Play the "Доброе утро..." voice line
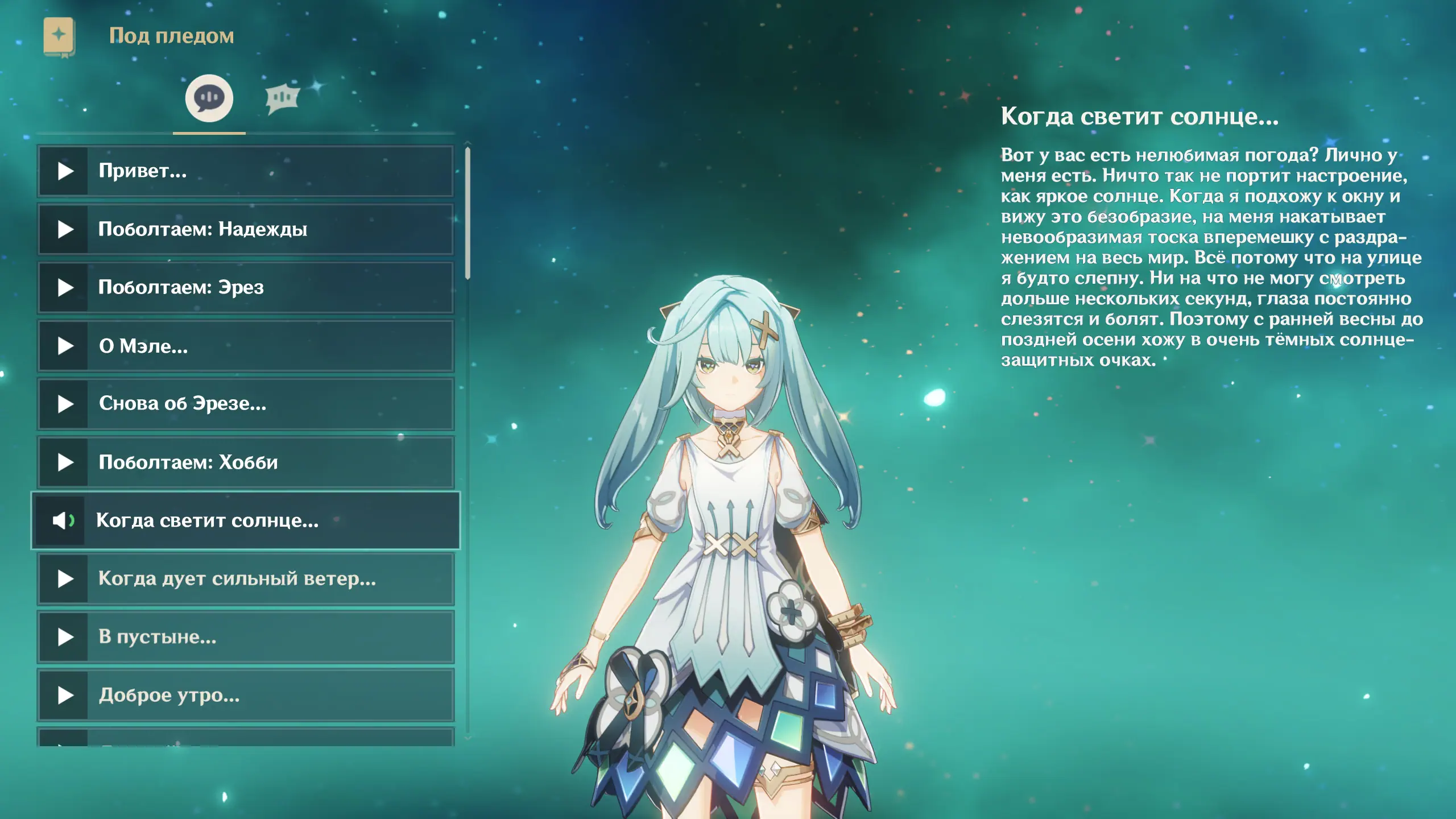Screen dimensions: 1456x819 246,695
